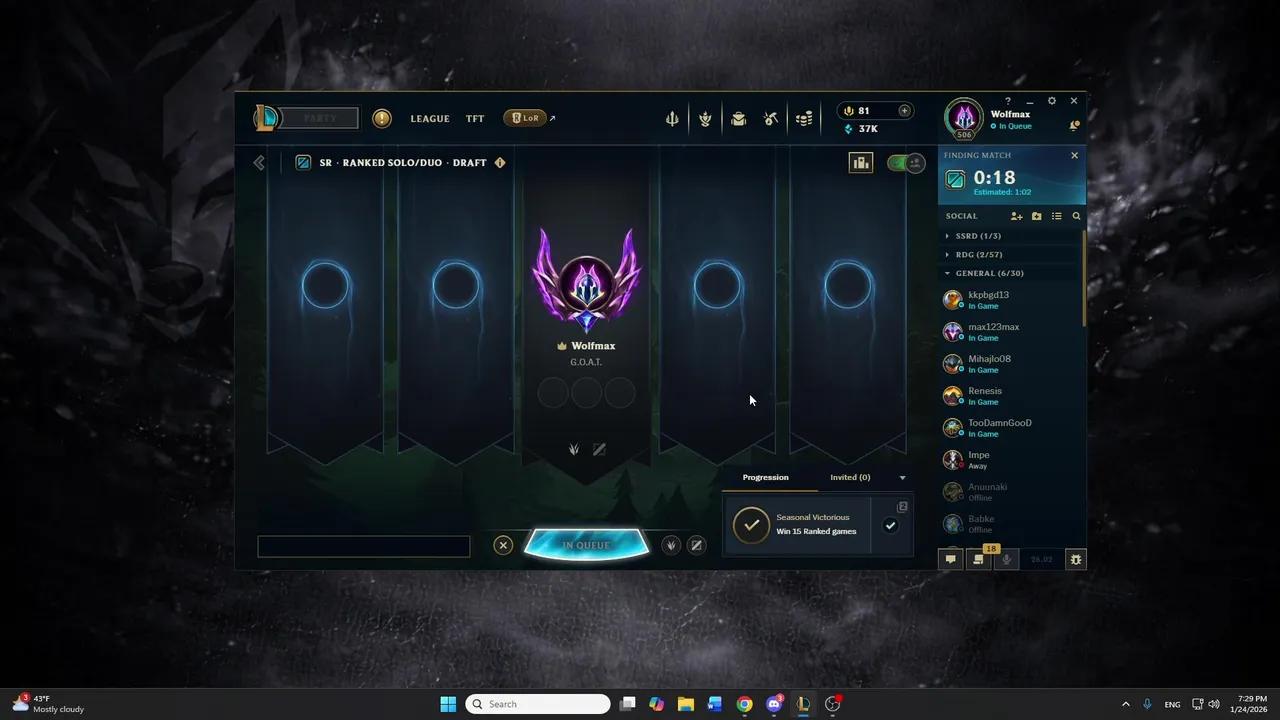This screenshot has height=720, width=1280.
Task: Switch friend list view with the list icon
Action: pos(1056,216)
